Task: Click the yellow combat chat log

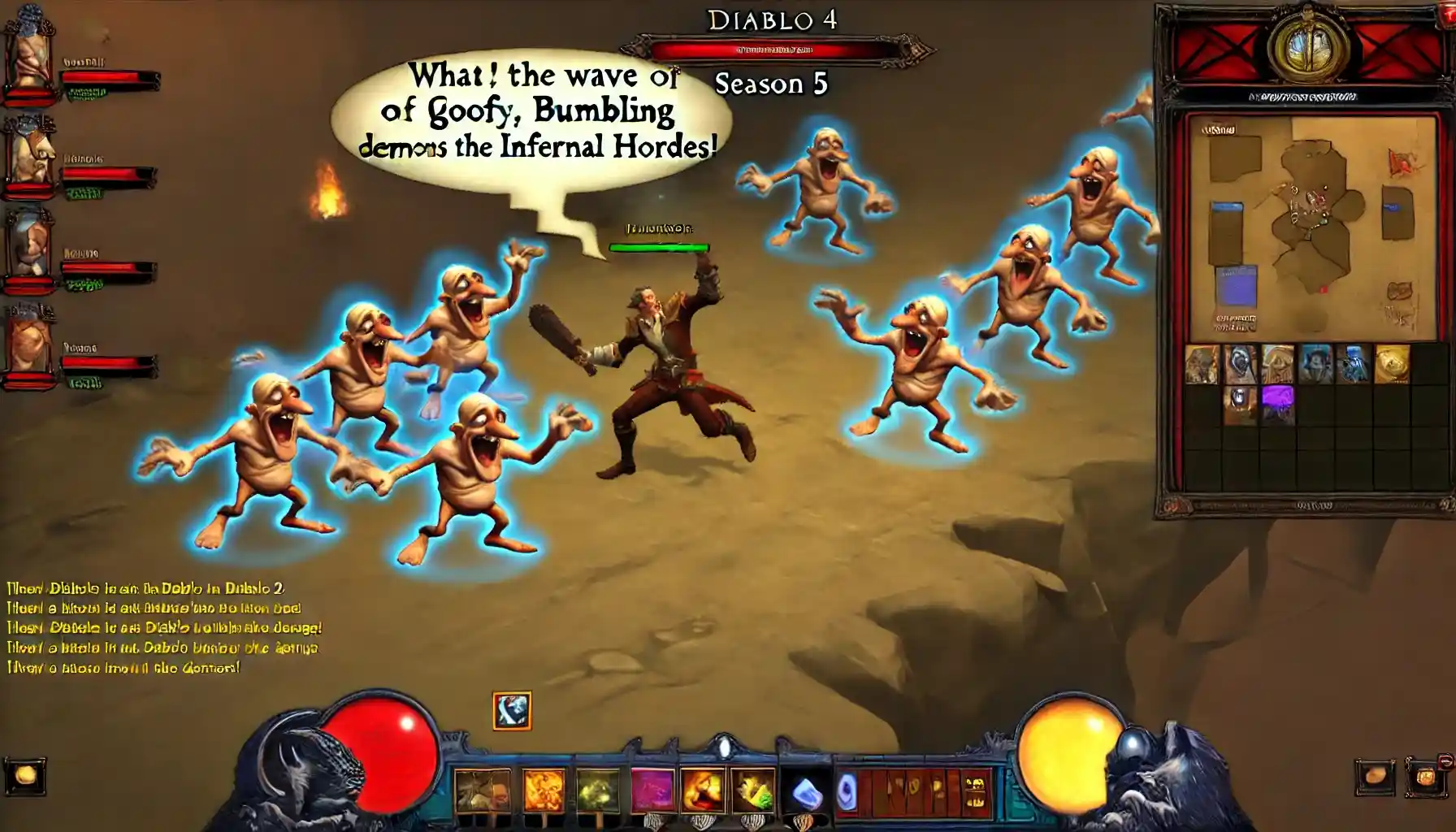Action: (x=162, y=627)
